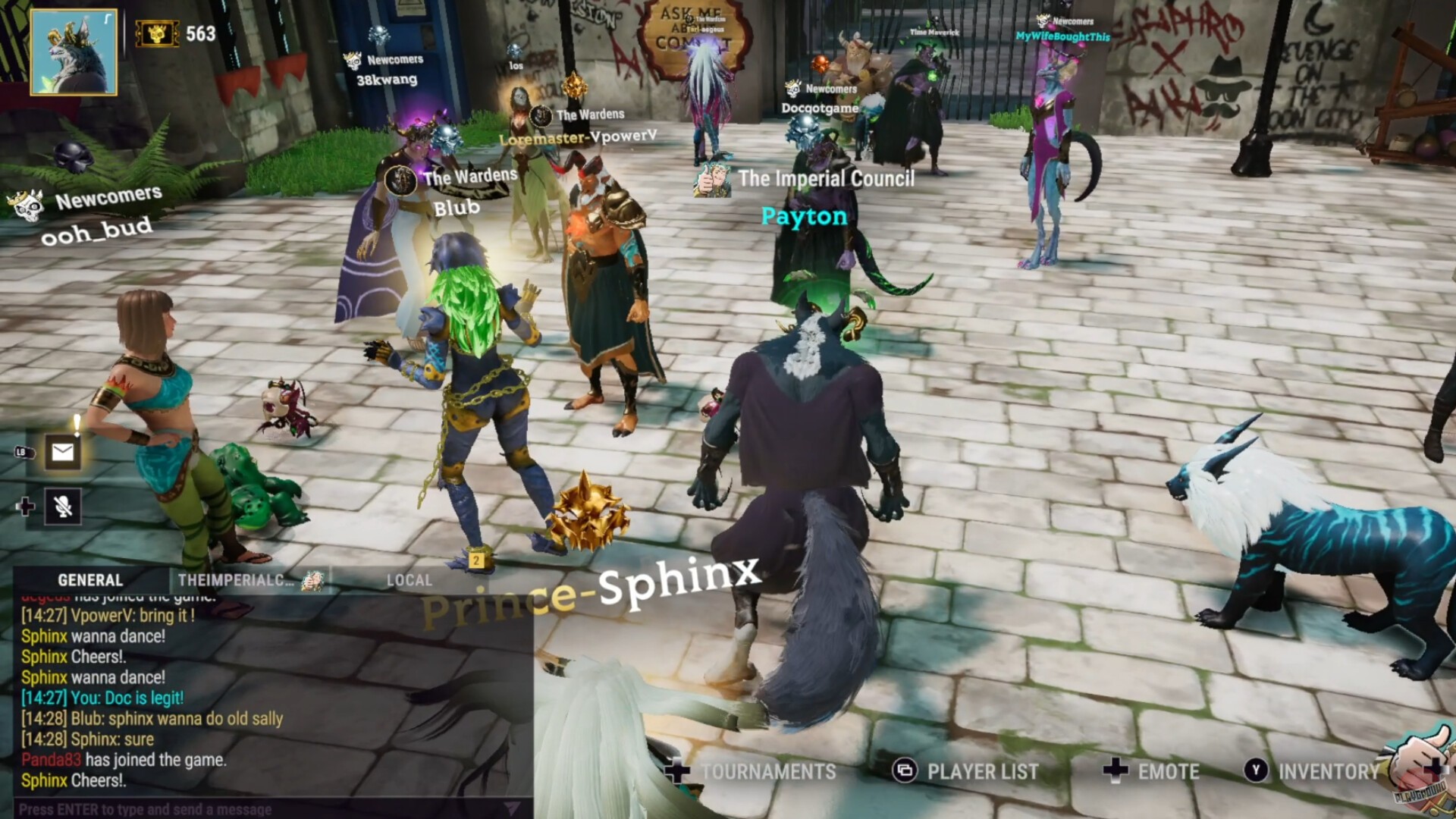Switch to the GENERAL chat tab
This screenshot has width=1456, height=819.
89,580
